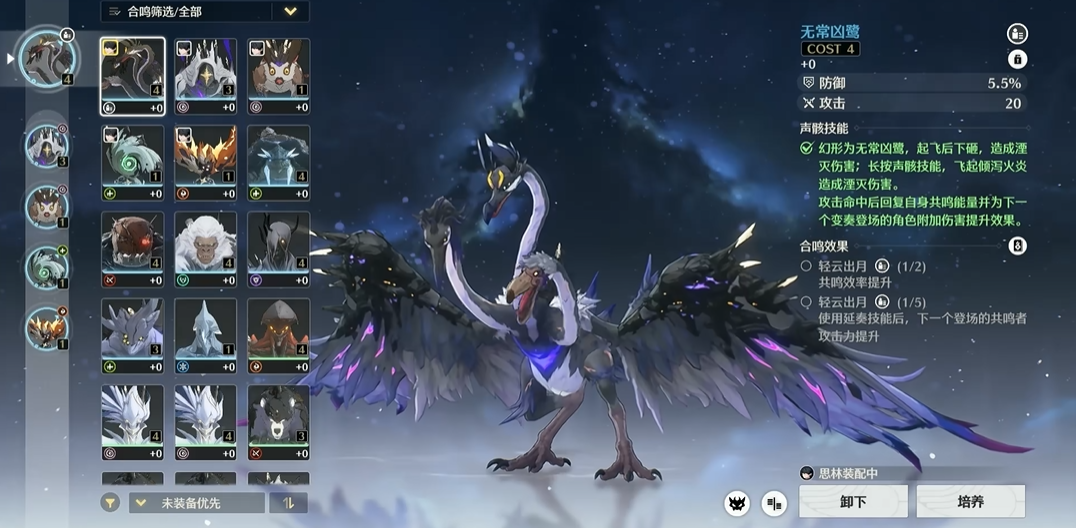The width and height of the screenshot is (1076, 528).
Task: Click the round beast-head icon beside 卸下
Action: pos(737,502)
